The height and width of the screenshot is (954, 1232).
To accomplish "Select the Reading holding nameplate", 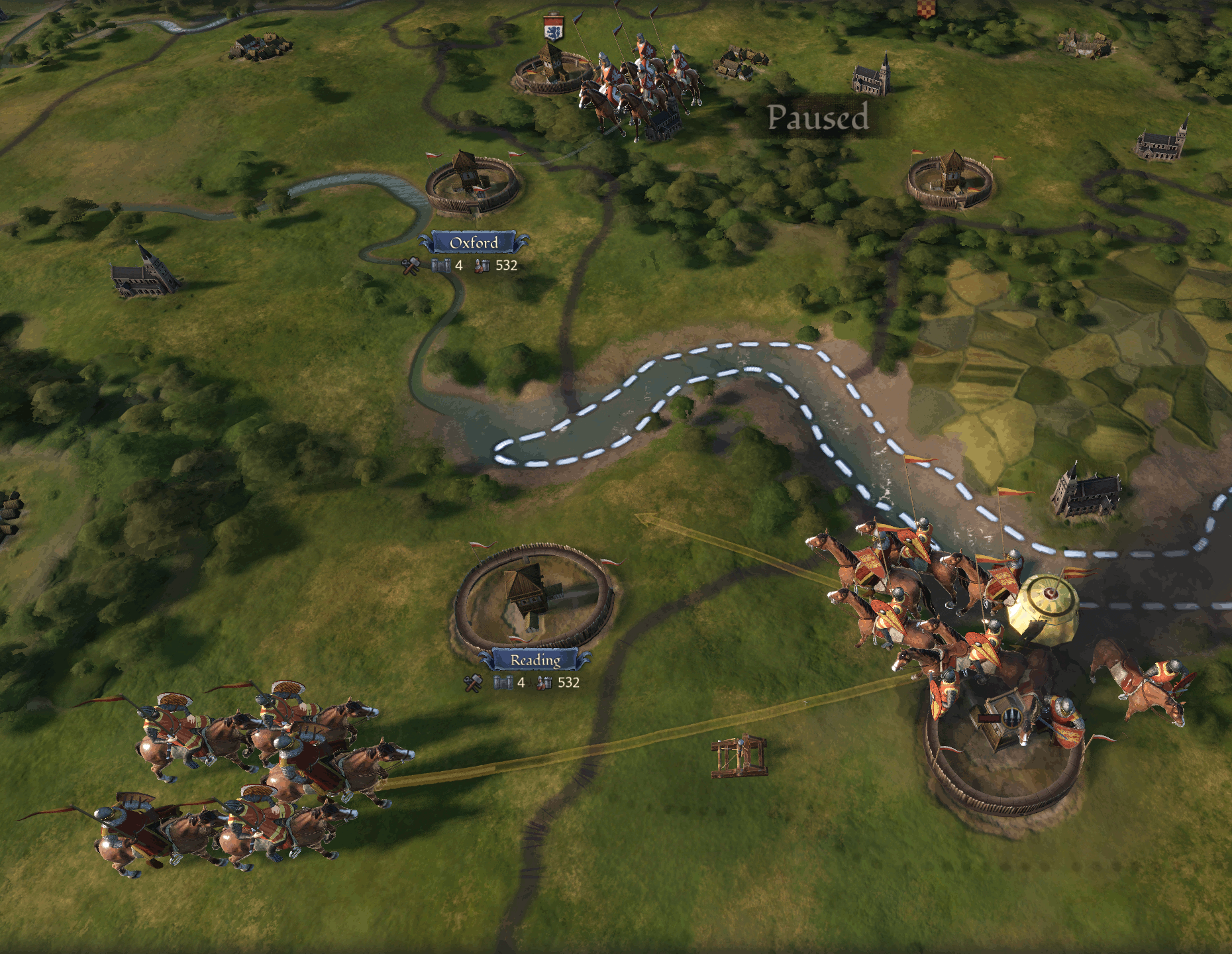I will pyautogui.click(x=535, y=660).
